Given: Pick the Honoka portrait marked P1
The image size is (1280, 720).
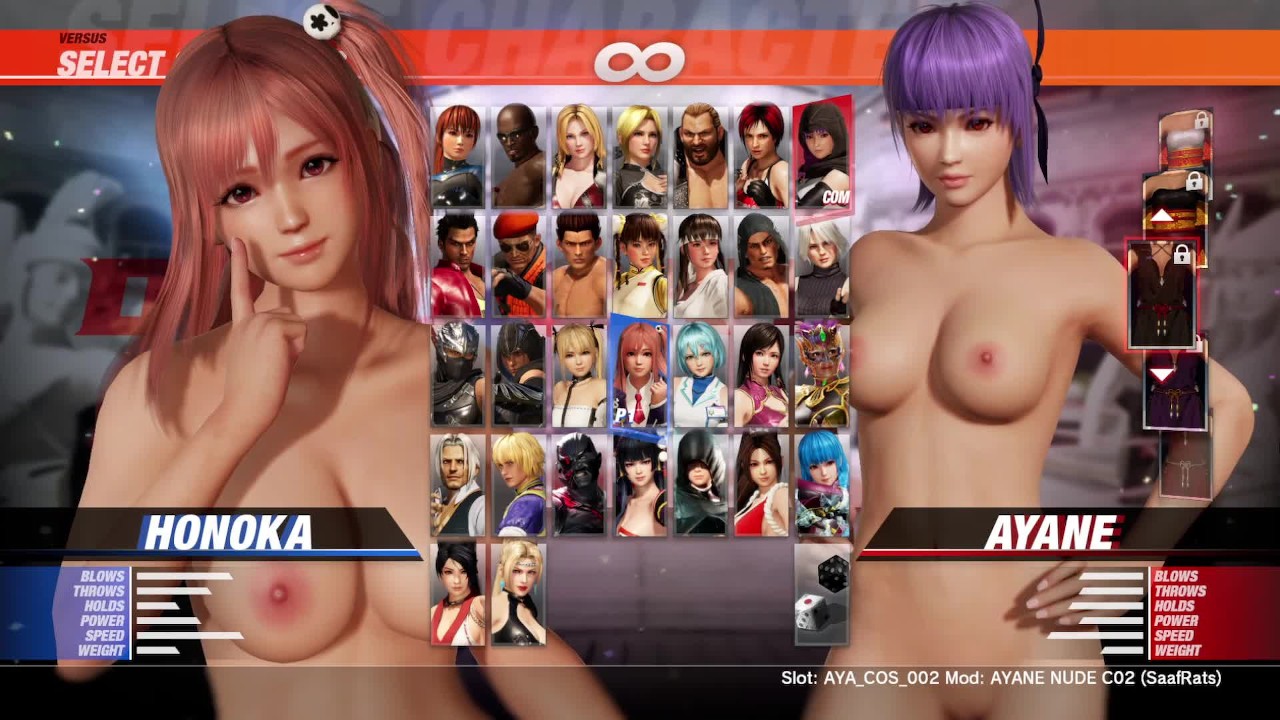Looking at the screenshot, I should 640,374.
